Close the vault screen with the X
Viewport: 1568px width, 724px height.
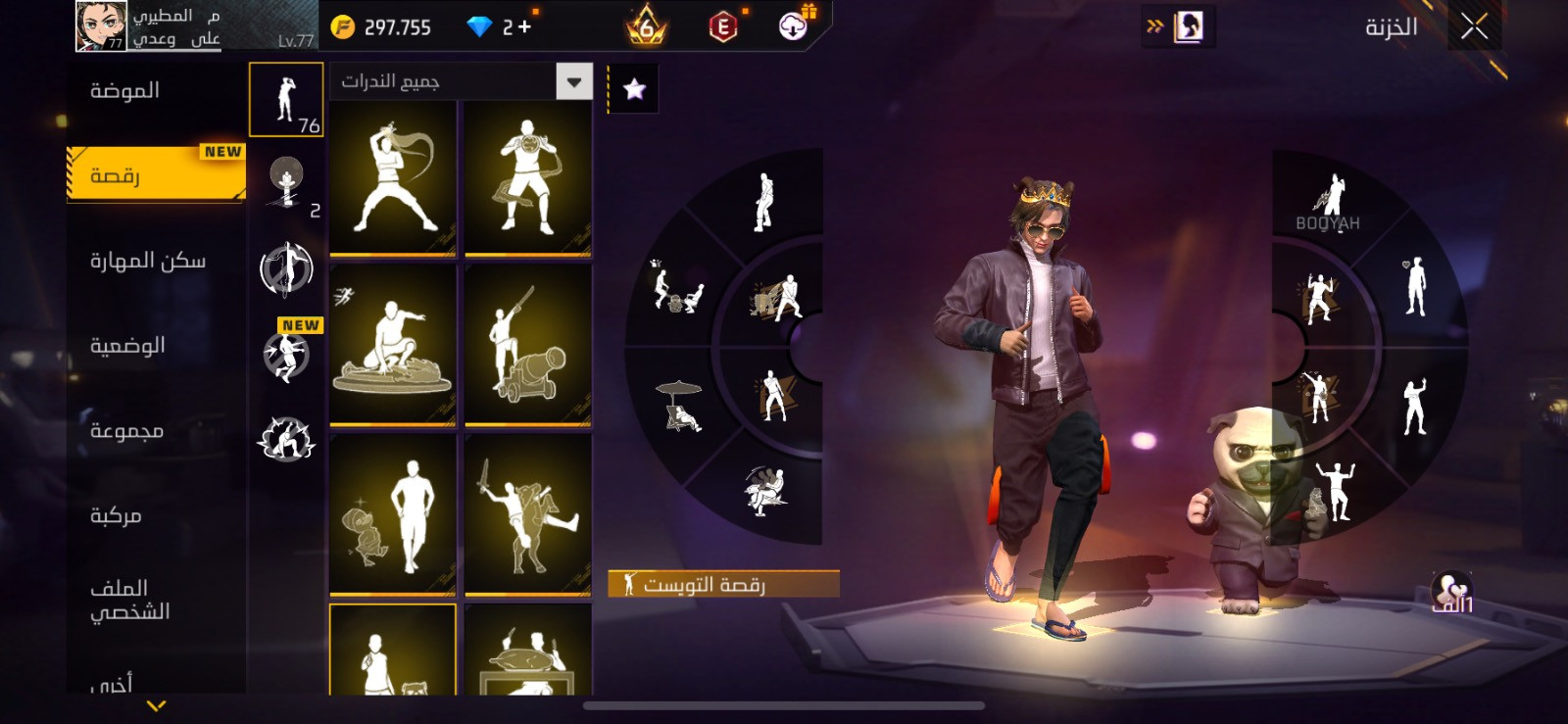click(x=1474, y=26)
